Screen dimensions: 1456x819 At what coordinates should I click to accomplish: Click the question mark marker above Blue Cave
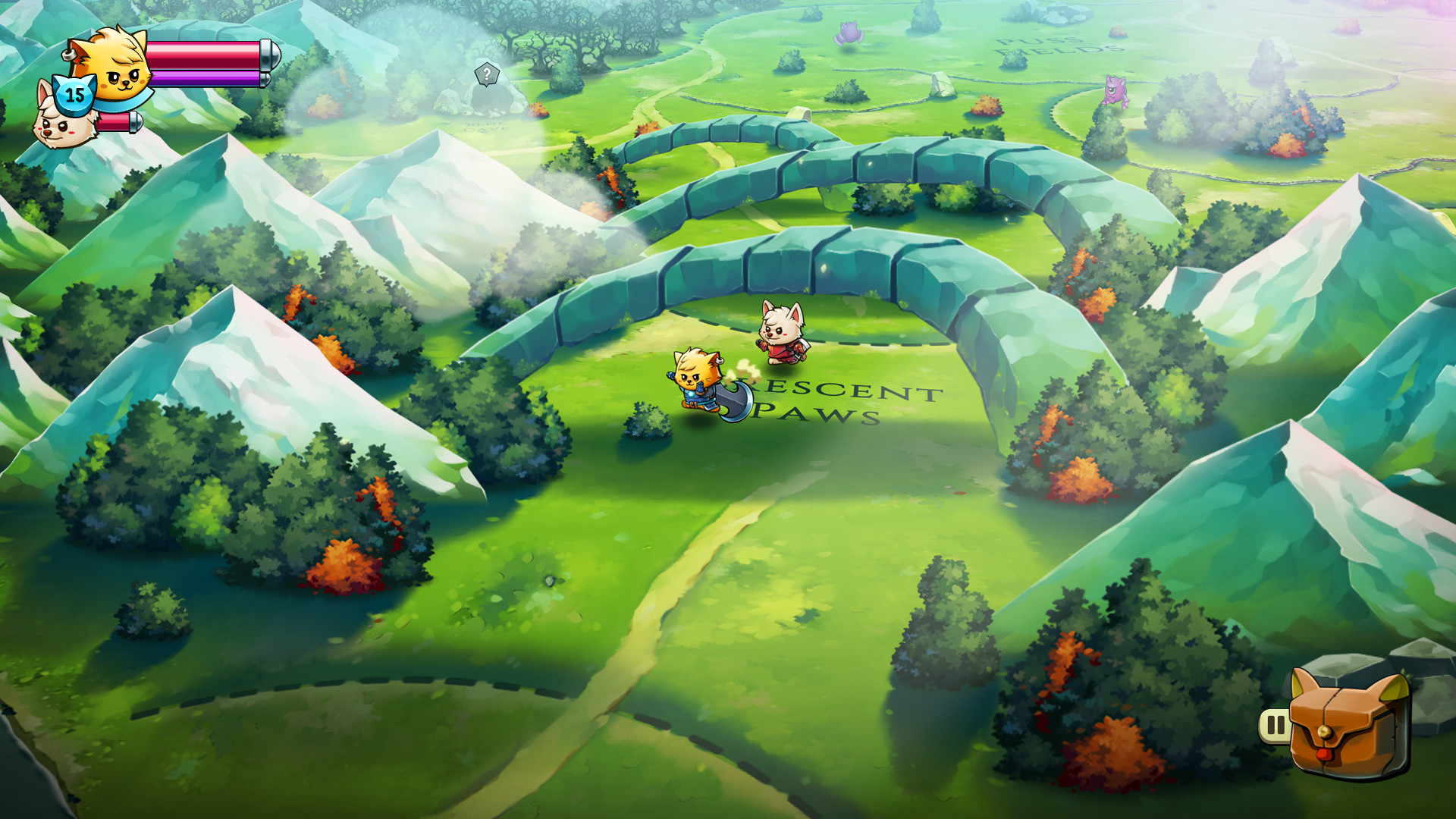tap(485, 73)
